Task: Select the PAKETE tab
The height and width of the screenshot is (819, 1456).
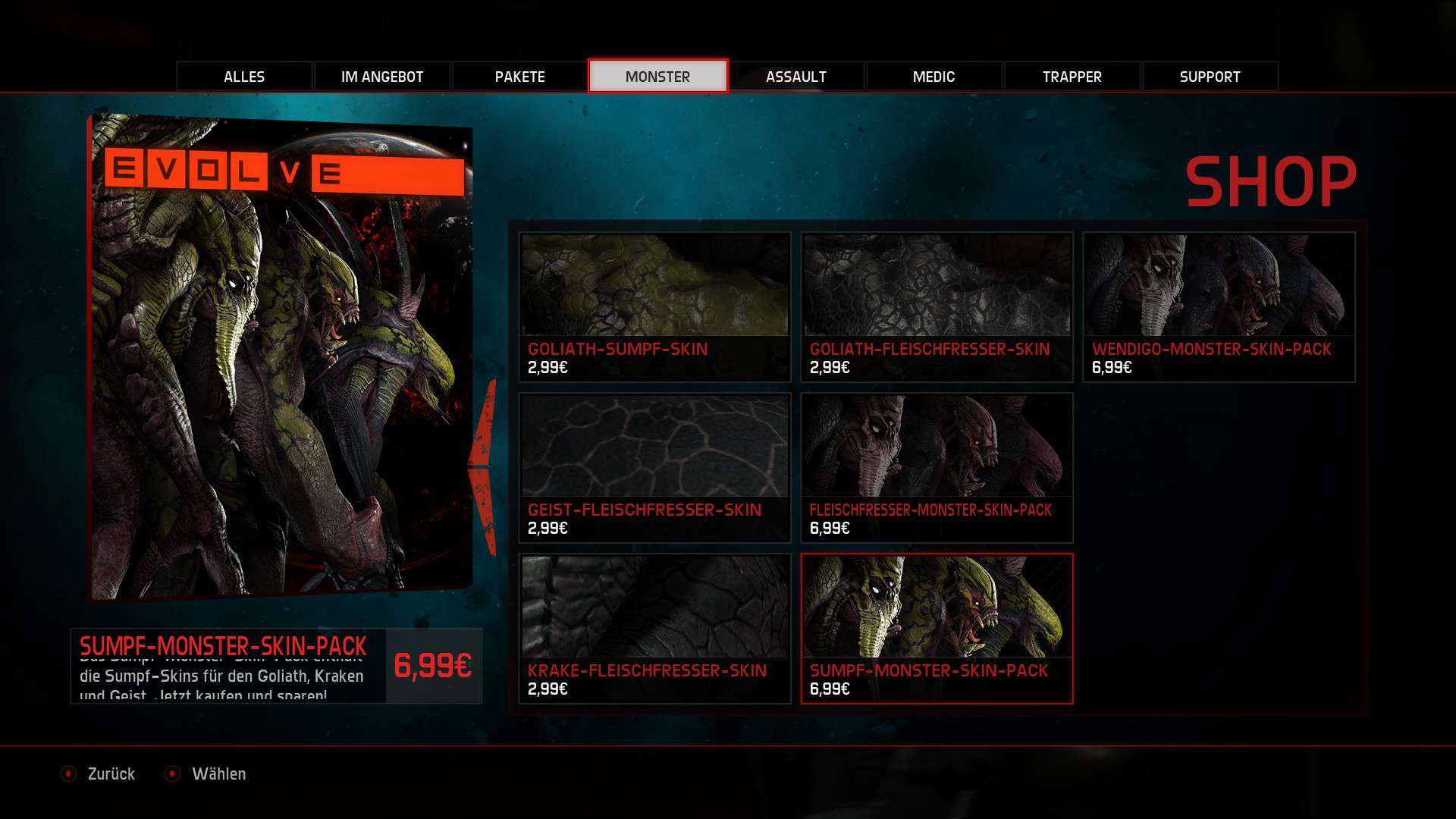Action: pyautogui.click(x=520, y=77)
